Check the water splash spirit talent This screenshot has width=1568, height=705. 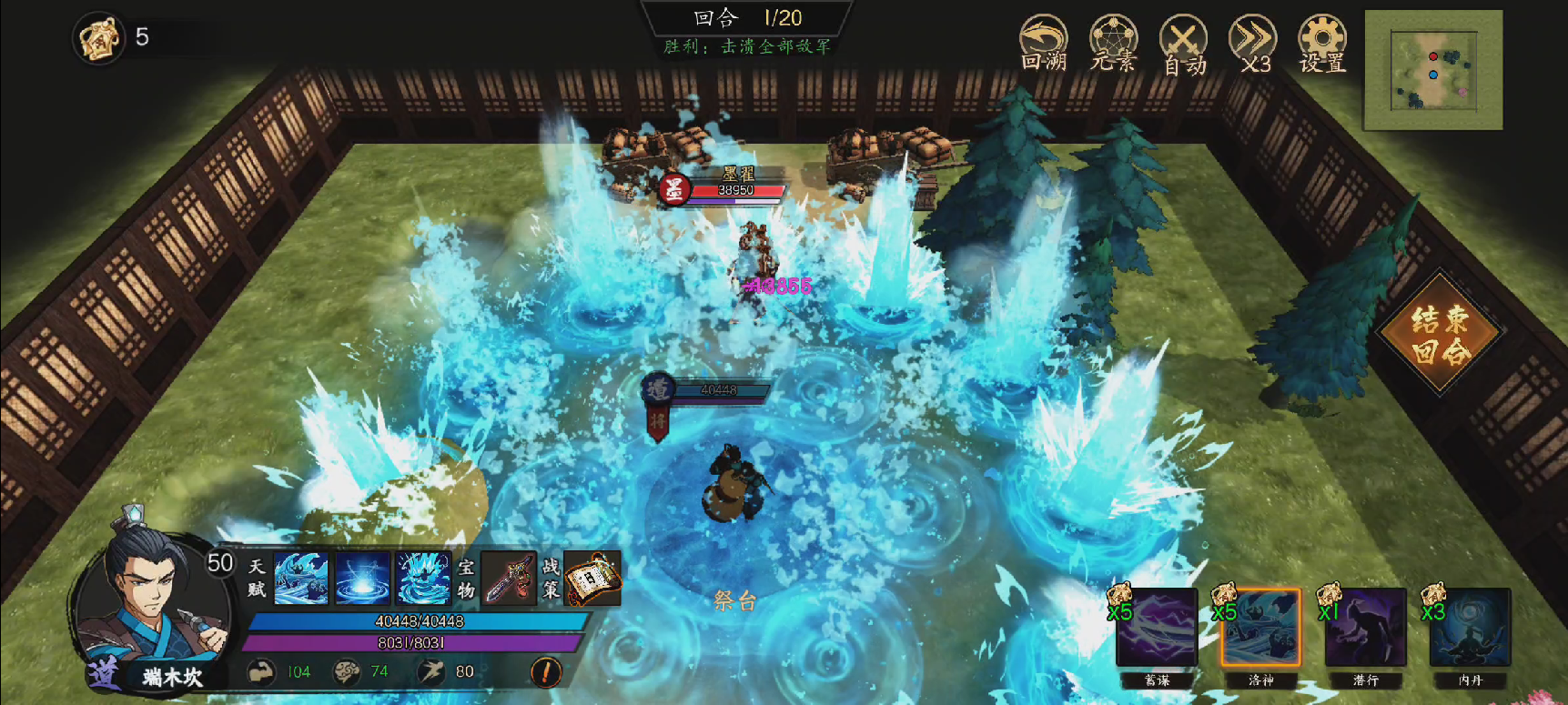click(x=423, y=578)
